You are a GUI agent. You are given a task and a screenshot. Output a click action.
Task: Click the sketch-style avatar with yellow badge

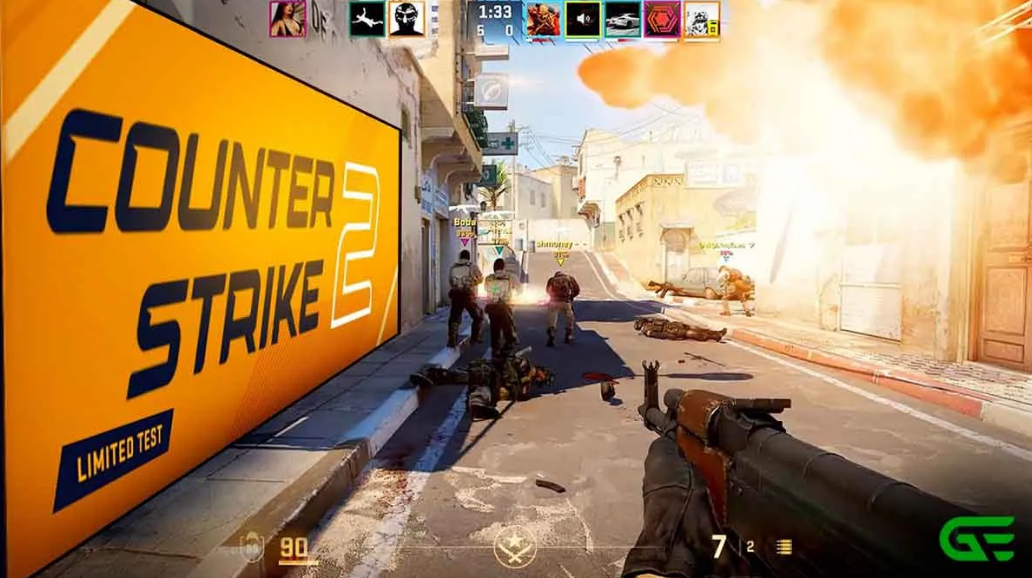701,19
